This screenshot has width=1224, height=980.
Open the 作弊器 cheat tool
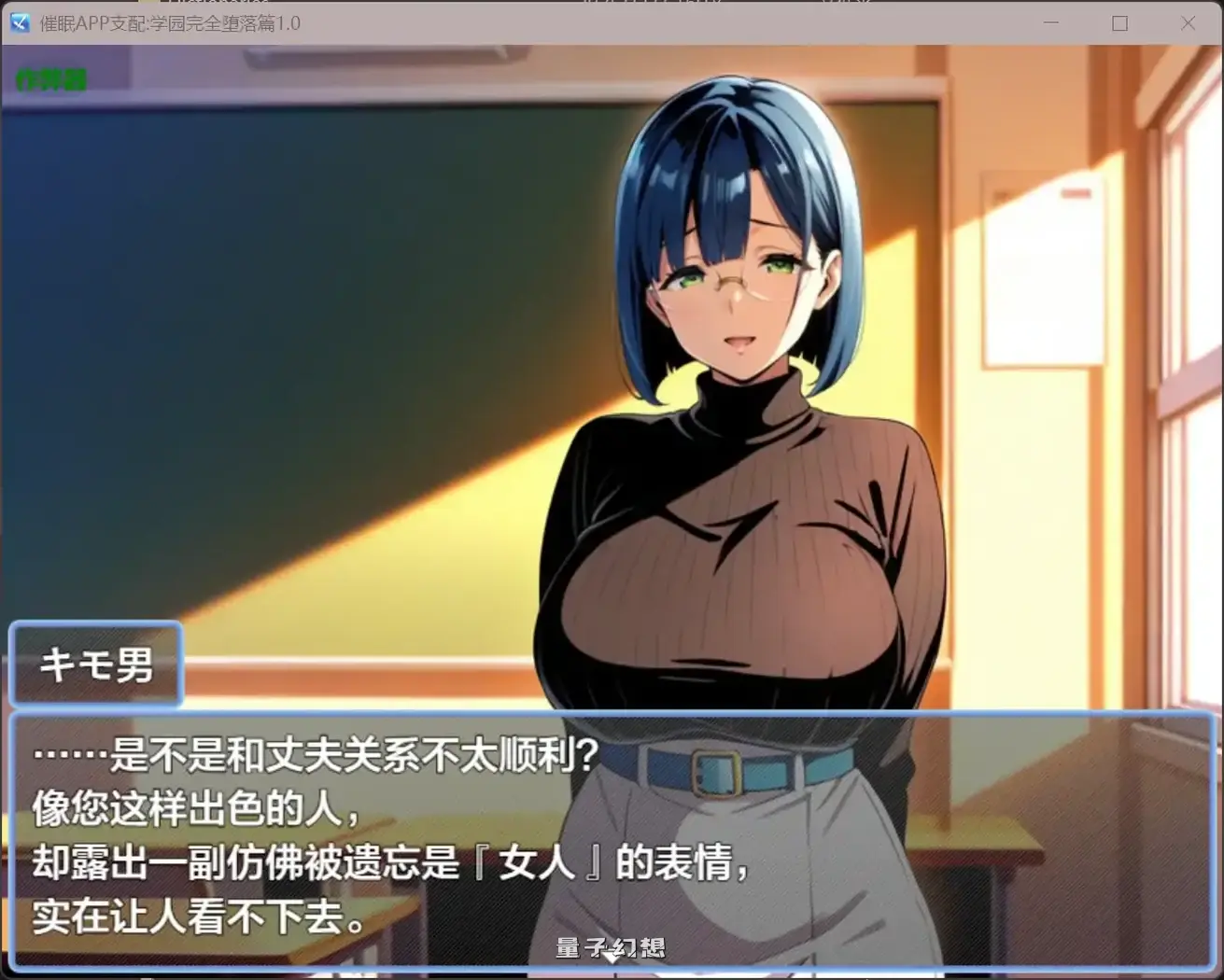click(50, 80)
